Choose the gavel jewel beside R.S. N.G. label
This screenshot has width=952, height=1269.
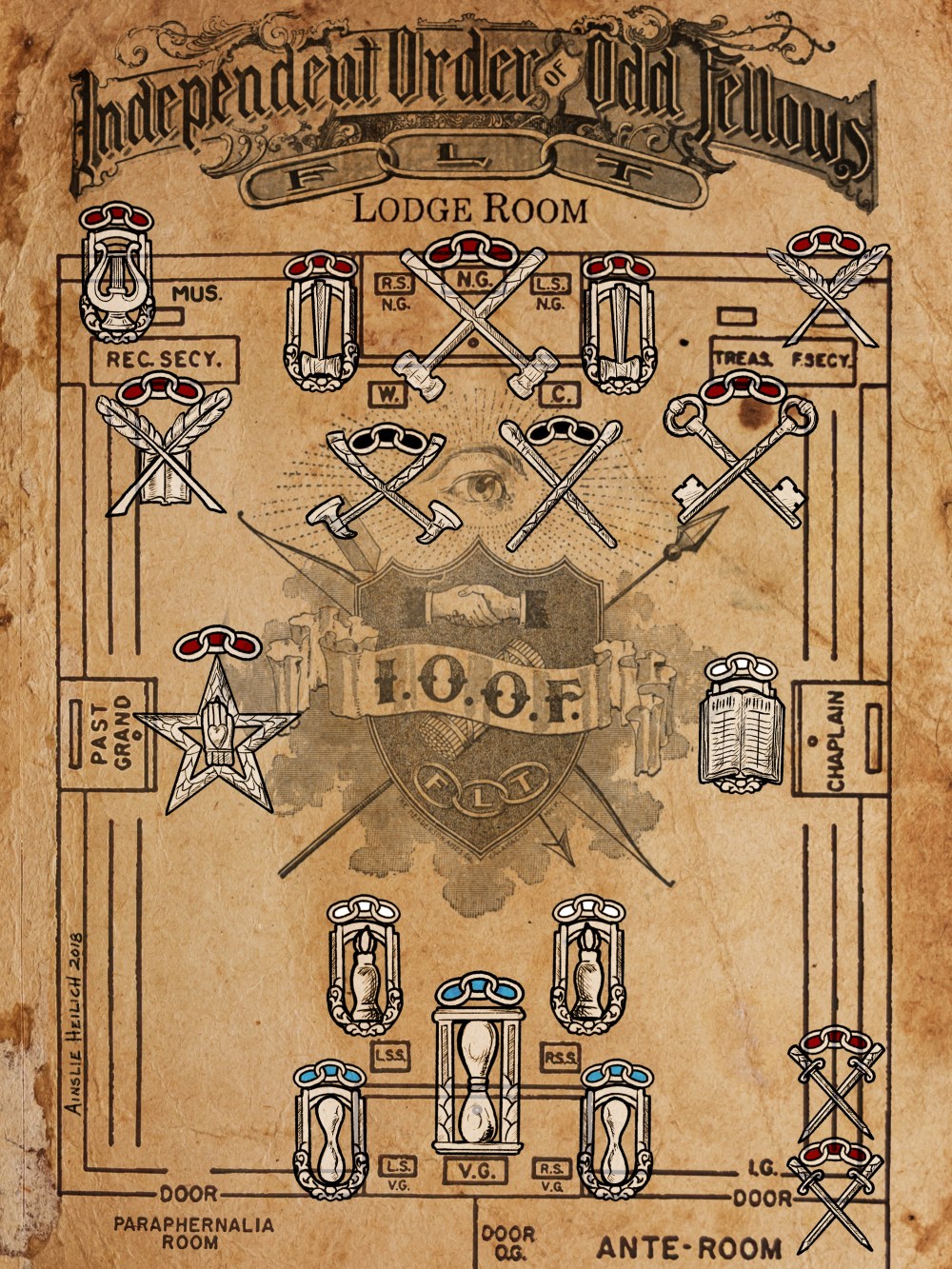[x=322, y=324]
